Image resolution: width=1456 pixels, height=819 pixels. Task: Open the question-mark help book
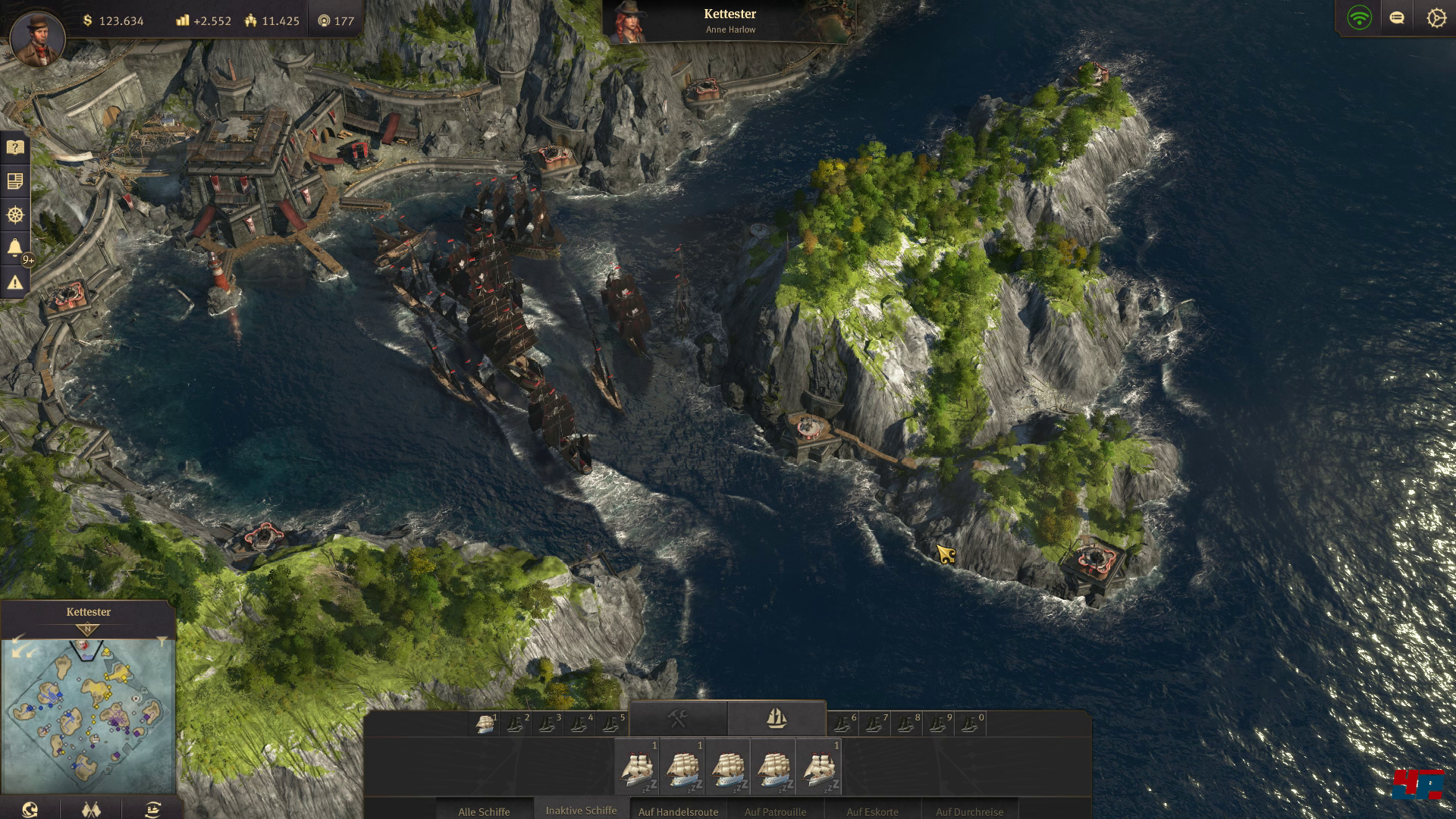[x=15, y=147]
